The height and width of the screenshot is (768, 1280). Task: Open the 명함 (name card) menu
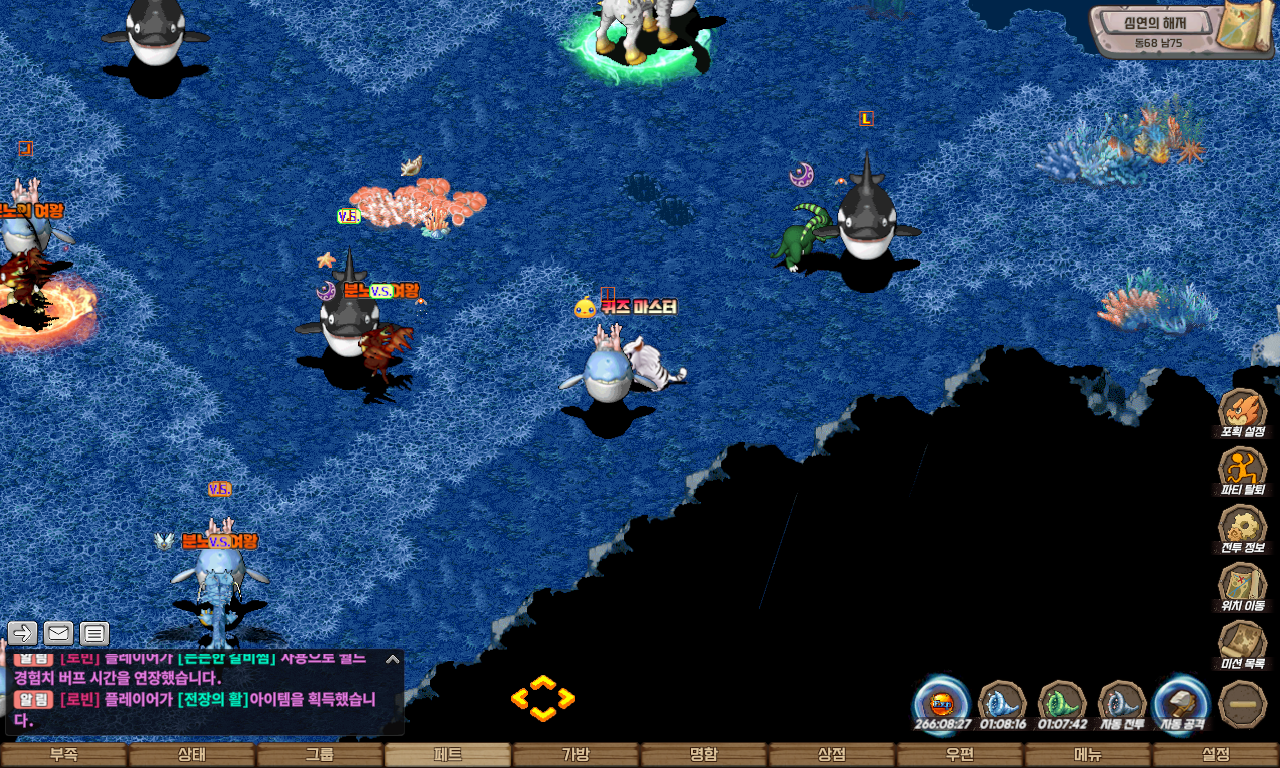point(704,755)
